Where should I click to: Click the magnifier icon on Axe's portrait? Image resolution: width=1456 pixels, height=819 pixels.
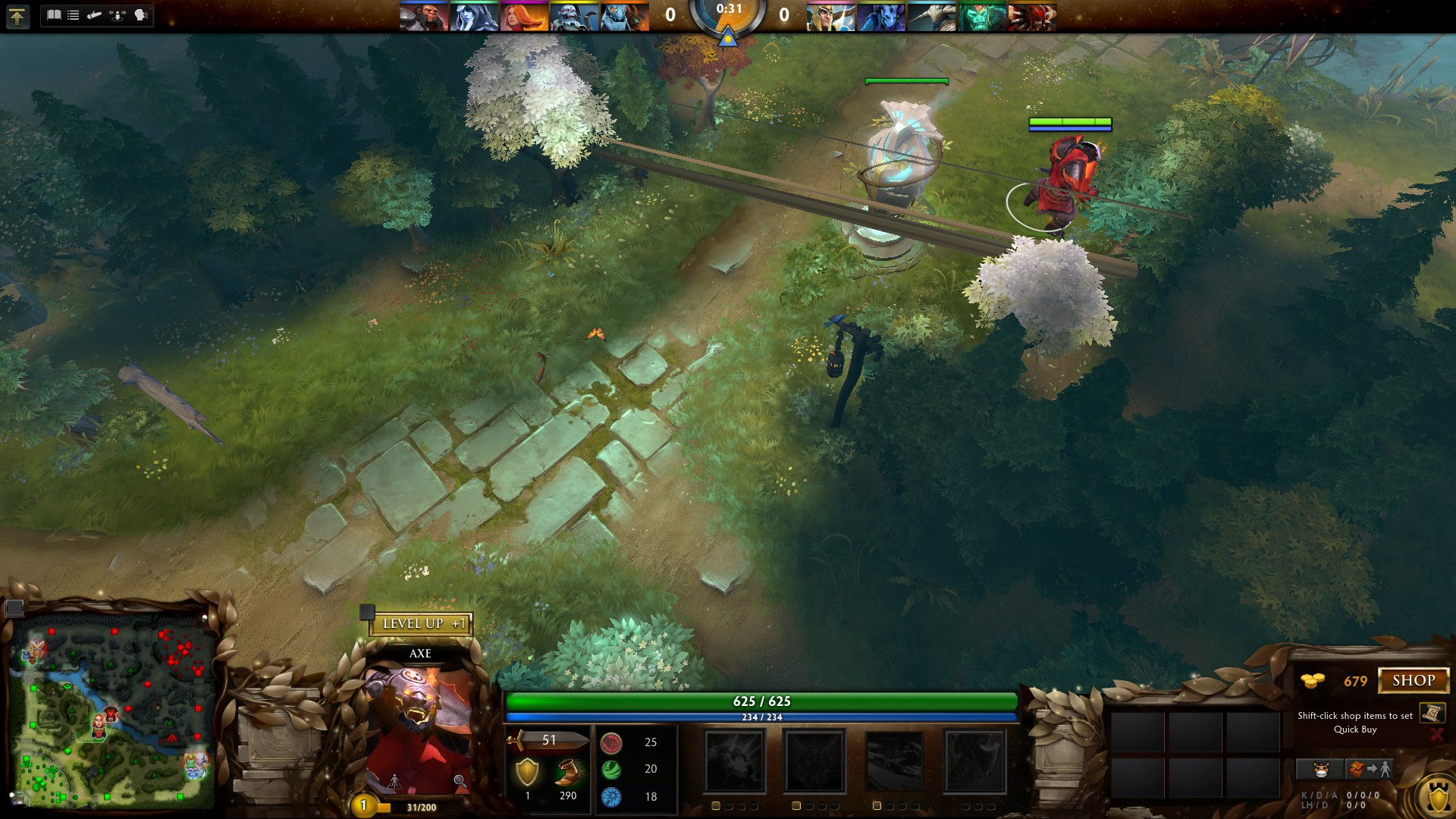460,780
